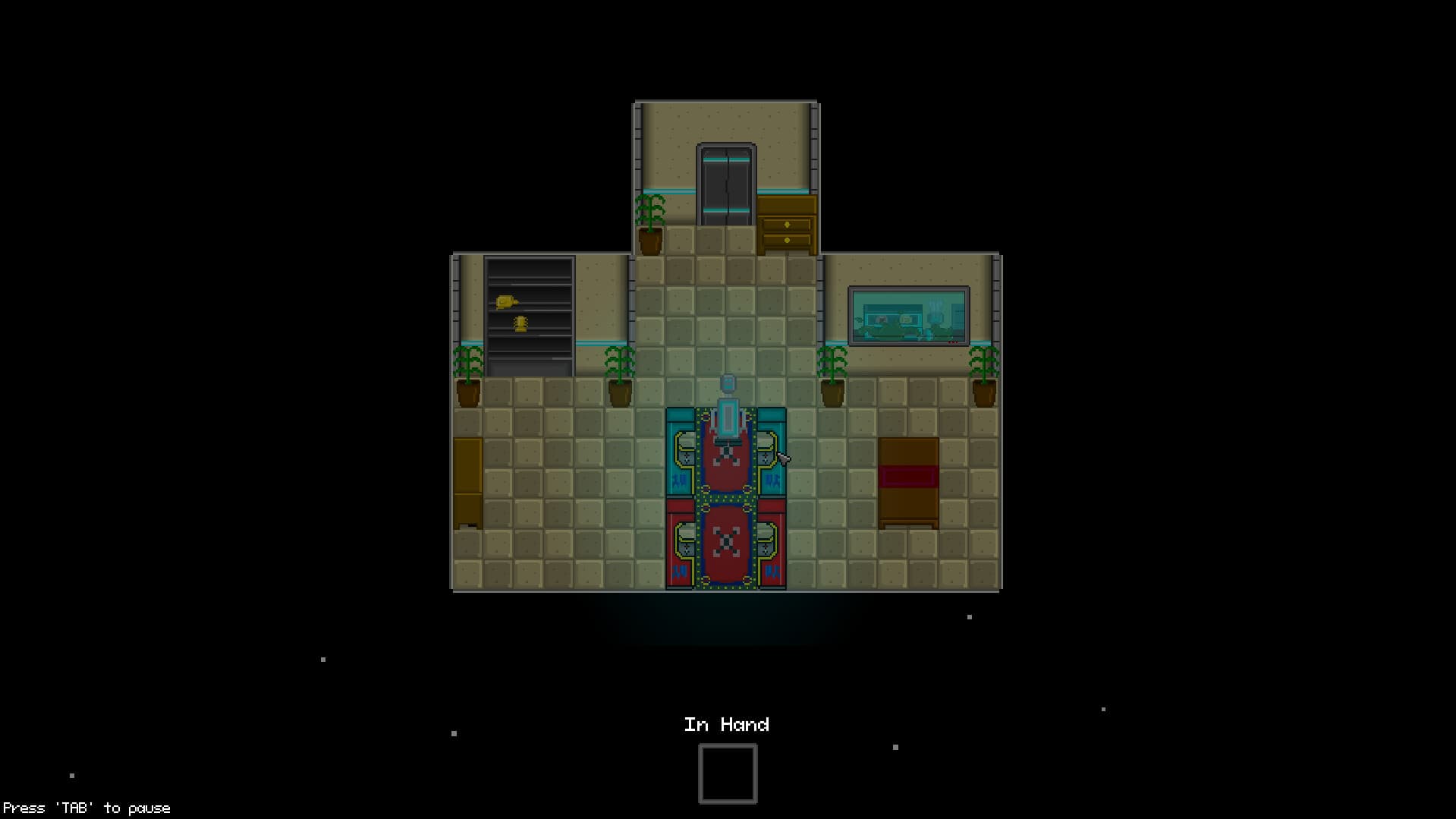1456x819 pixels.
Task: Click the In Hand label
Action: pyautogui.click(x=727, y=725)
